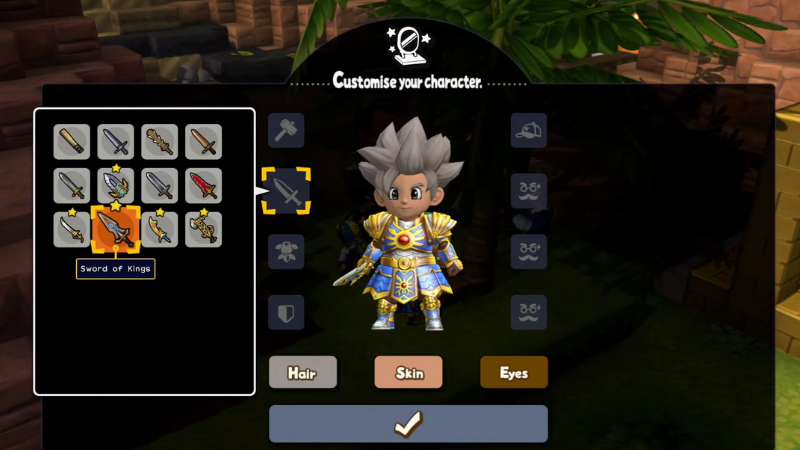Open the Eyes colour option
This screenshot has width=800, height=450.
[513, 372]
